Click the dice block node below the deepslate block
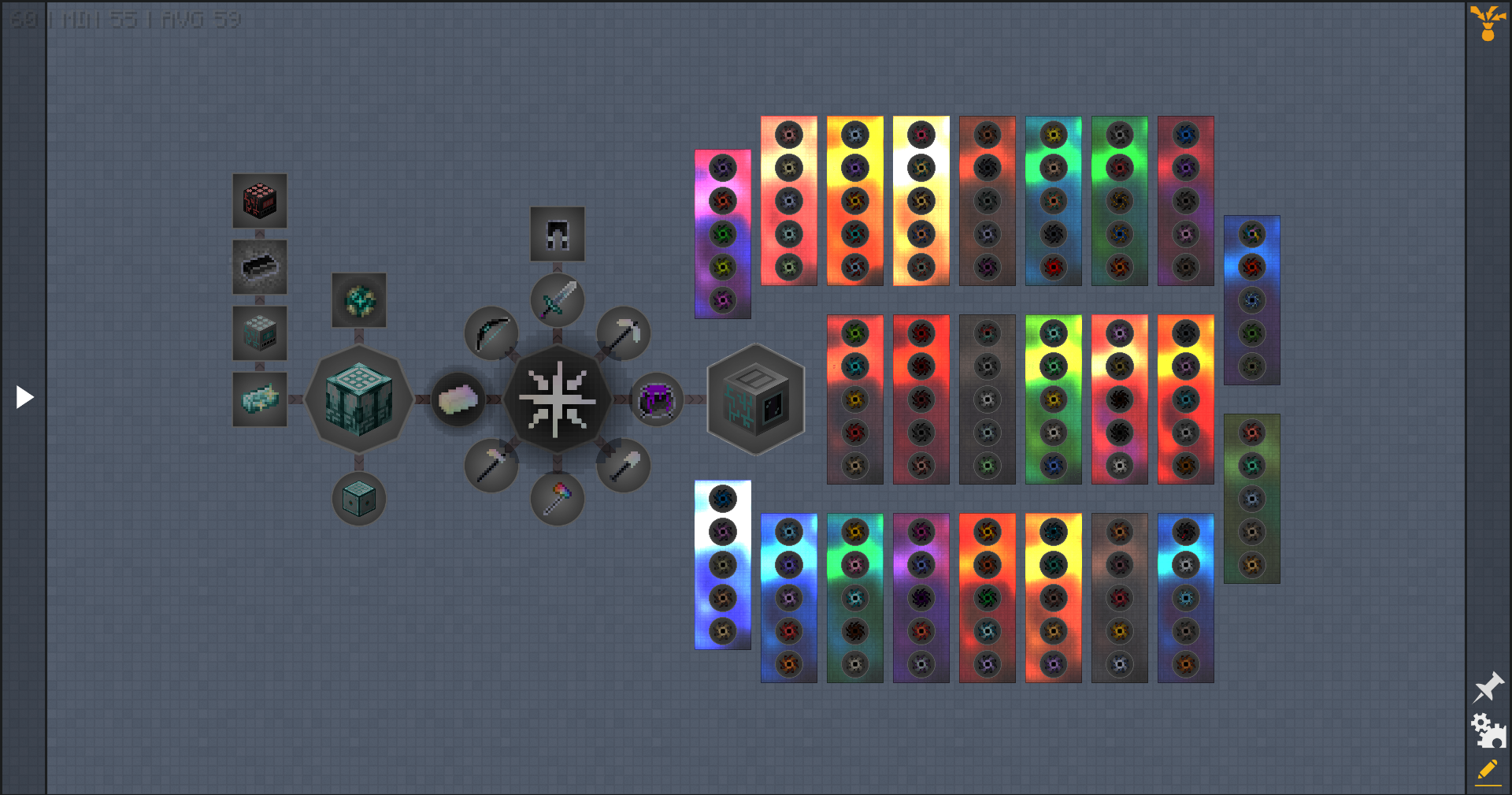 [x=359, y=496]
